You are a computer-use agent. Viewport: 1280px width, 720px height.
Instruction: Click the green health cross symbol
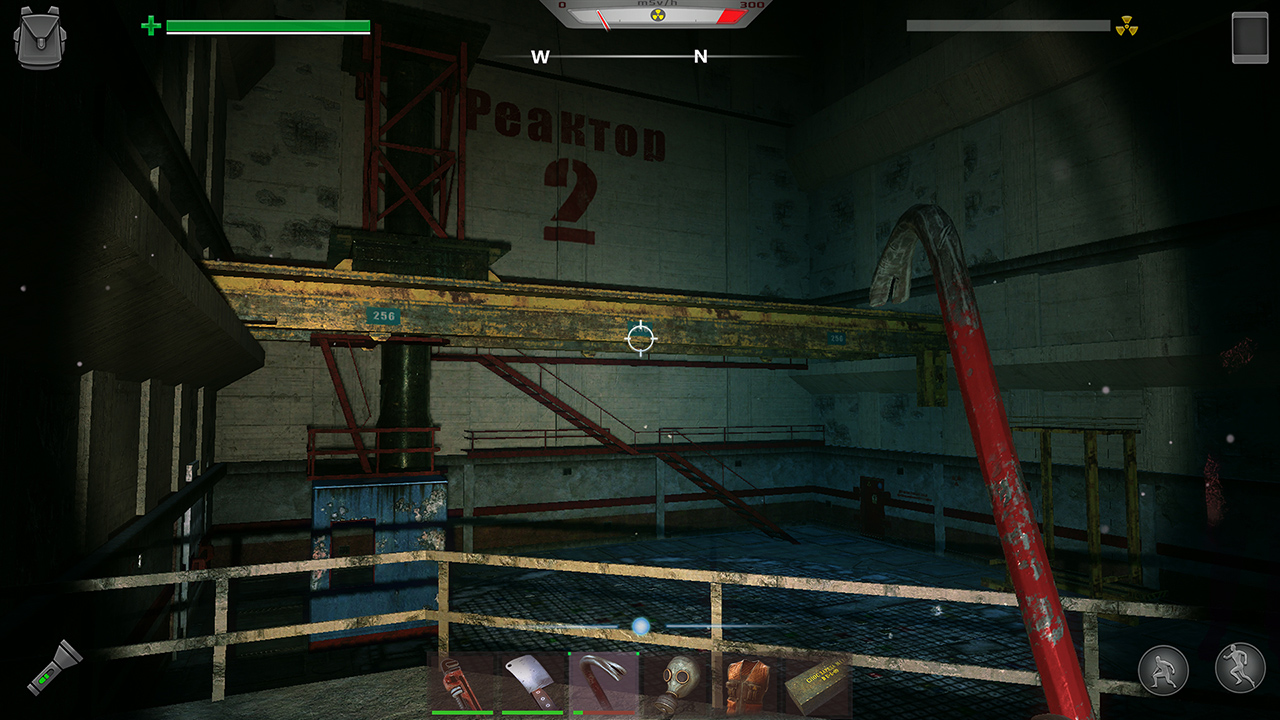[x=151, y=24]
